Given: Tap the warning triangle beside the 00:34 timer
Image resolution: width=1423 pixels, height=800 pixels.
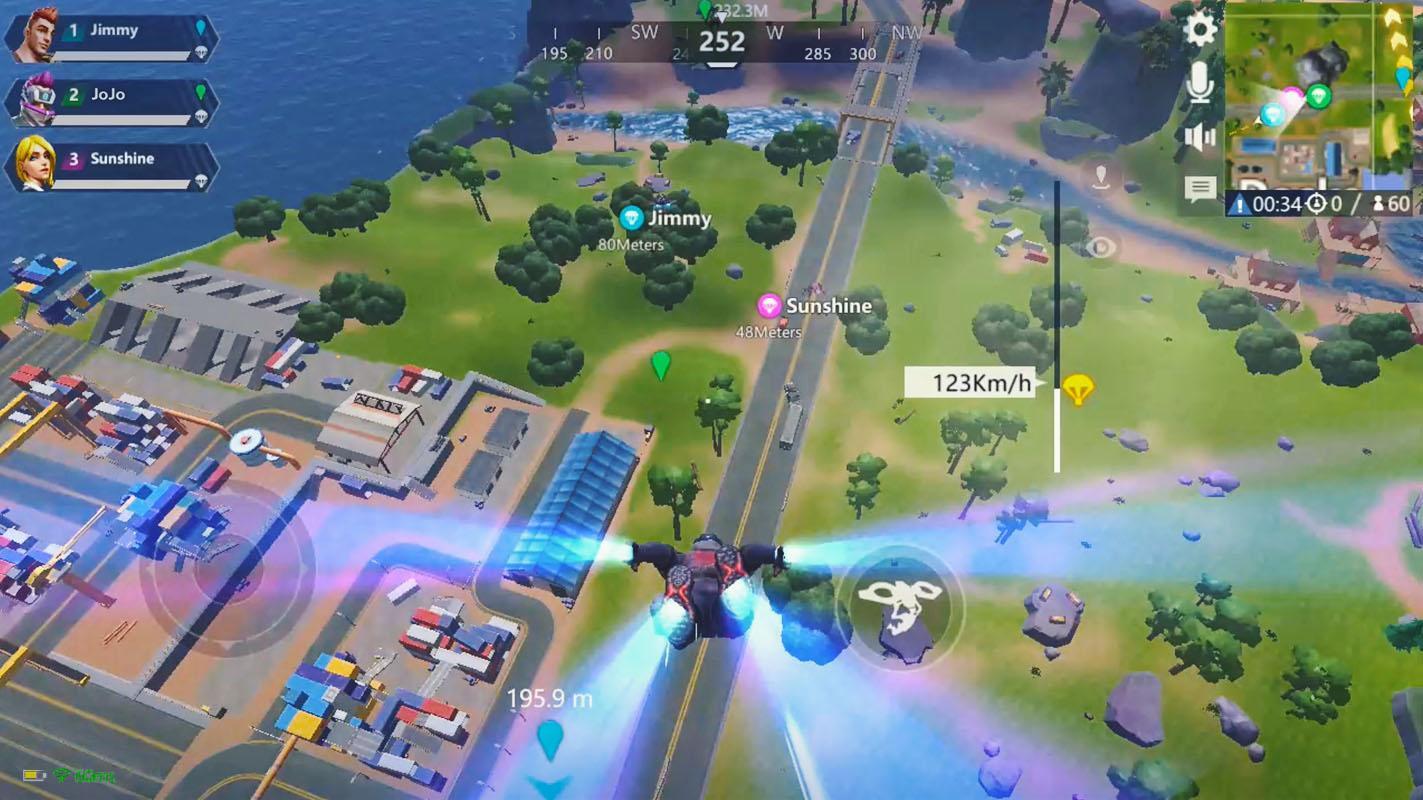Looking at the screenshot, I should (1241, 204).
